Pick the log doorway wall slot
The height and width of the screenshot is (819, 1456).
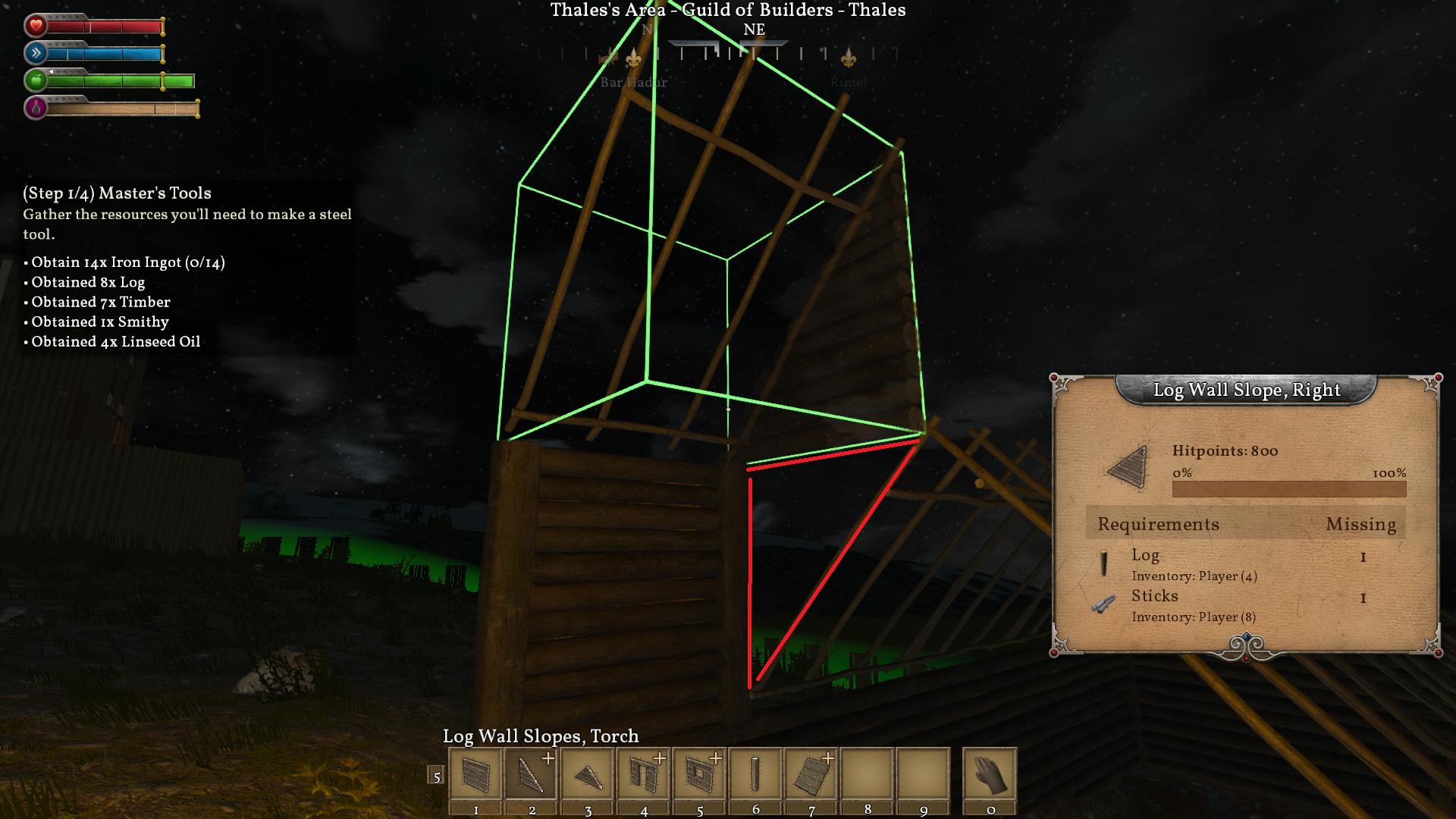pos(644,774)
